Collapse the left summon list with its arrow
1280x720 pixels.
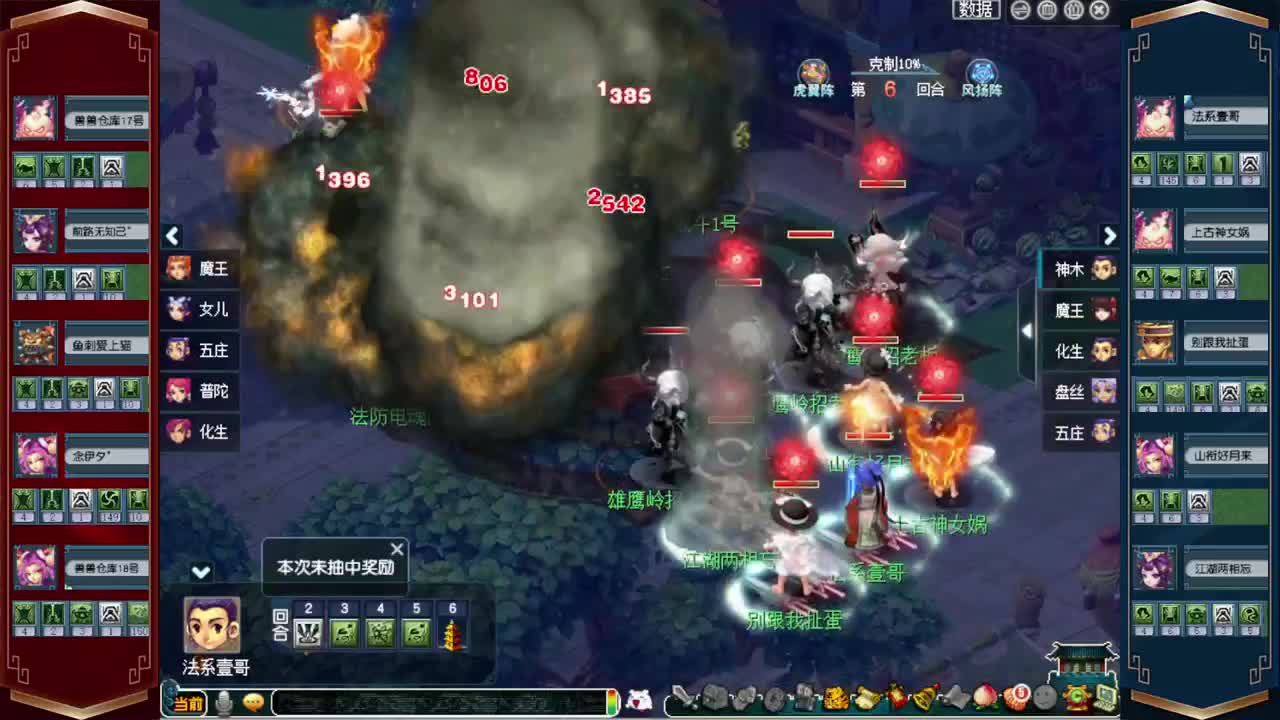pos(172,236)
